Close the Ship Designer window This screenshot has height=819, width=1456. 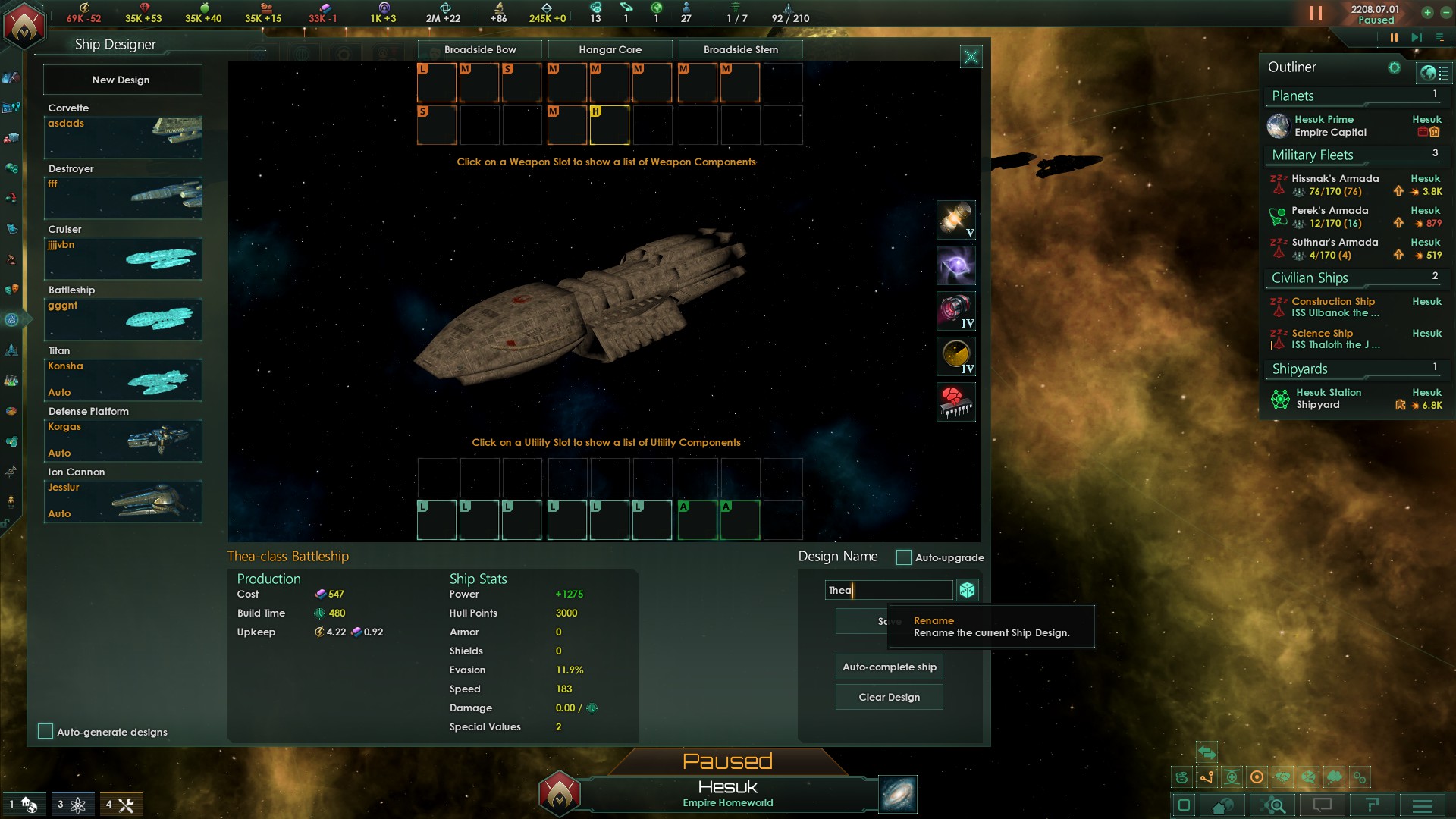(x=971, y=57)
